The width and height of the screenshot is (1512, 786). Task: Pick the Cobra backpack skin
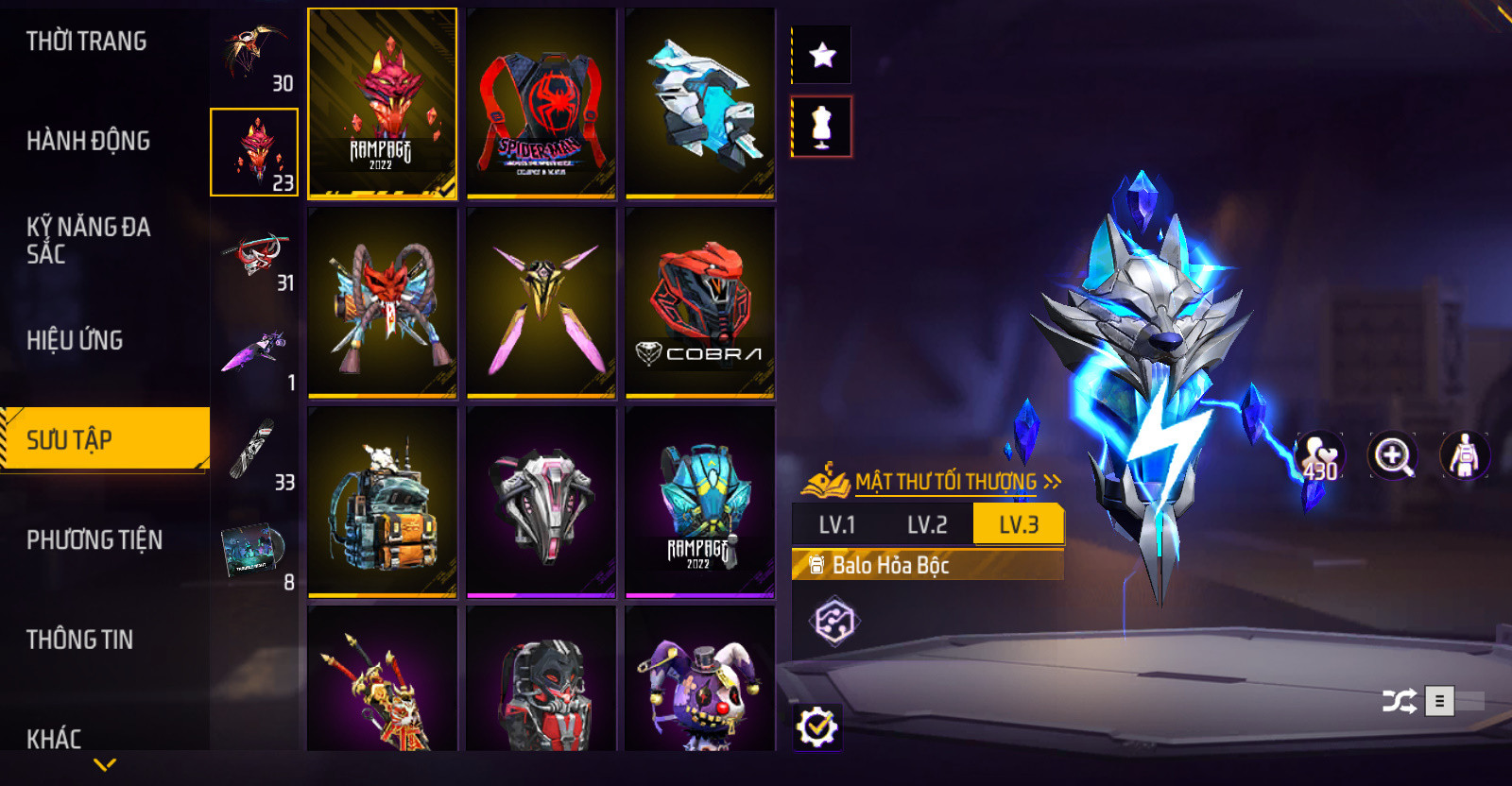700,303
